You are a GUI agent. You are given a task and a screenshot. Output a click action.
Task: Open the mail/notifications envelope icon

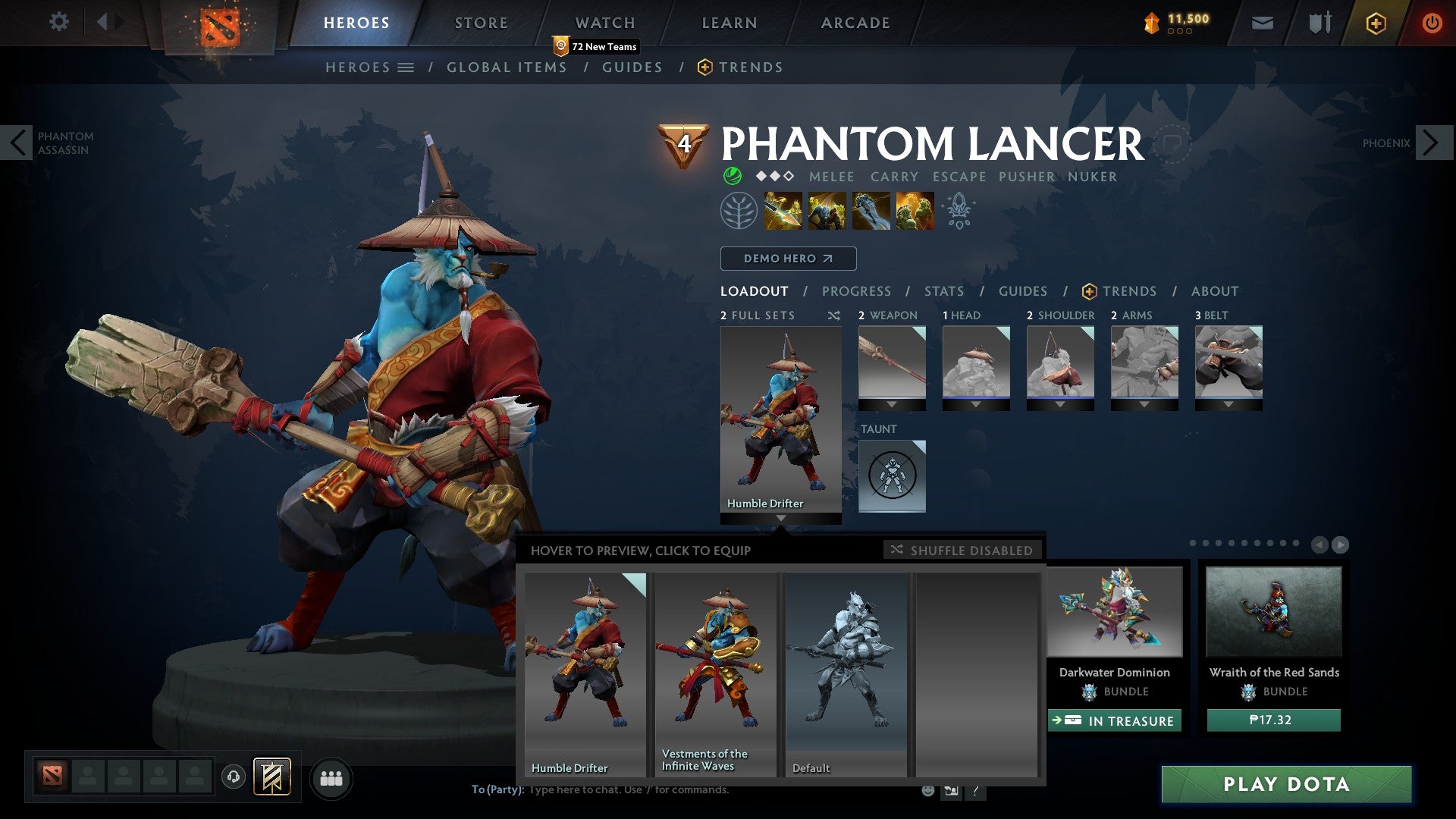pos(1262,23)
